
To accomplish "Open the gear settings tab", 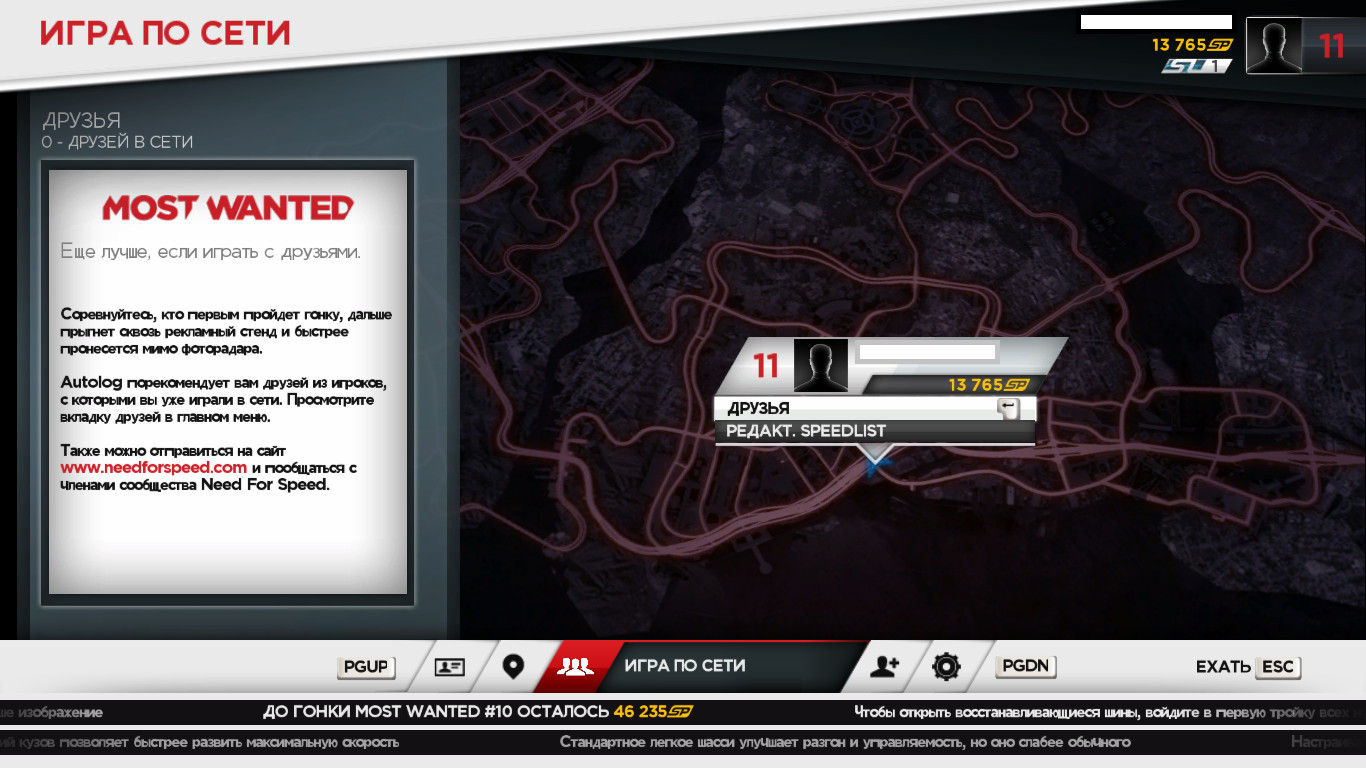I will coord(946,667).
